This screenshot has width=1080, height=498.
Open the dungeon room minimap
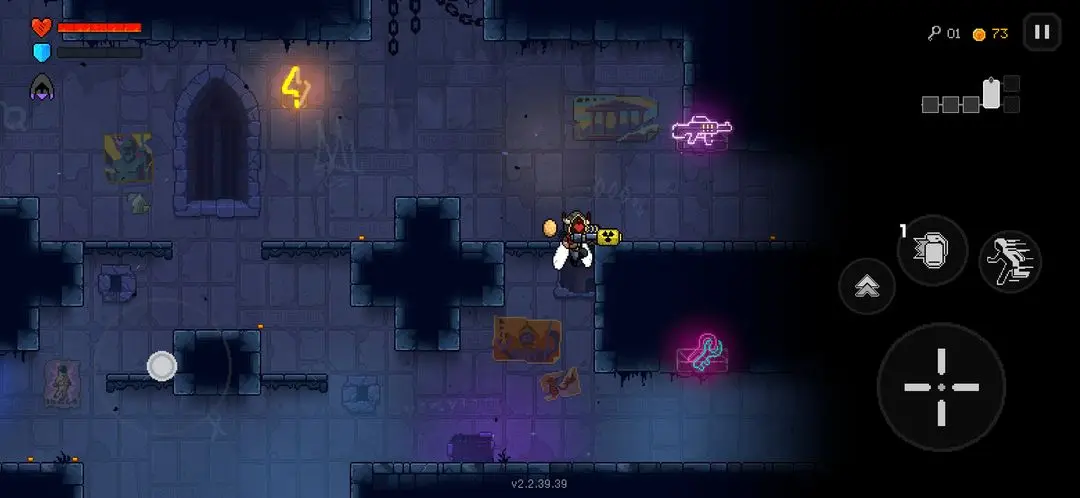(971, 96)
